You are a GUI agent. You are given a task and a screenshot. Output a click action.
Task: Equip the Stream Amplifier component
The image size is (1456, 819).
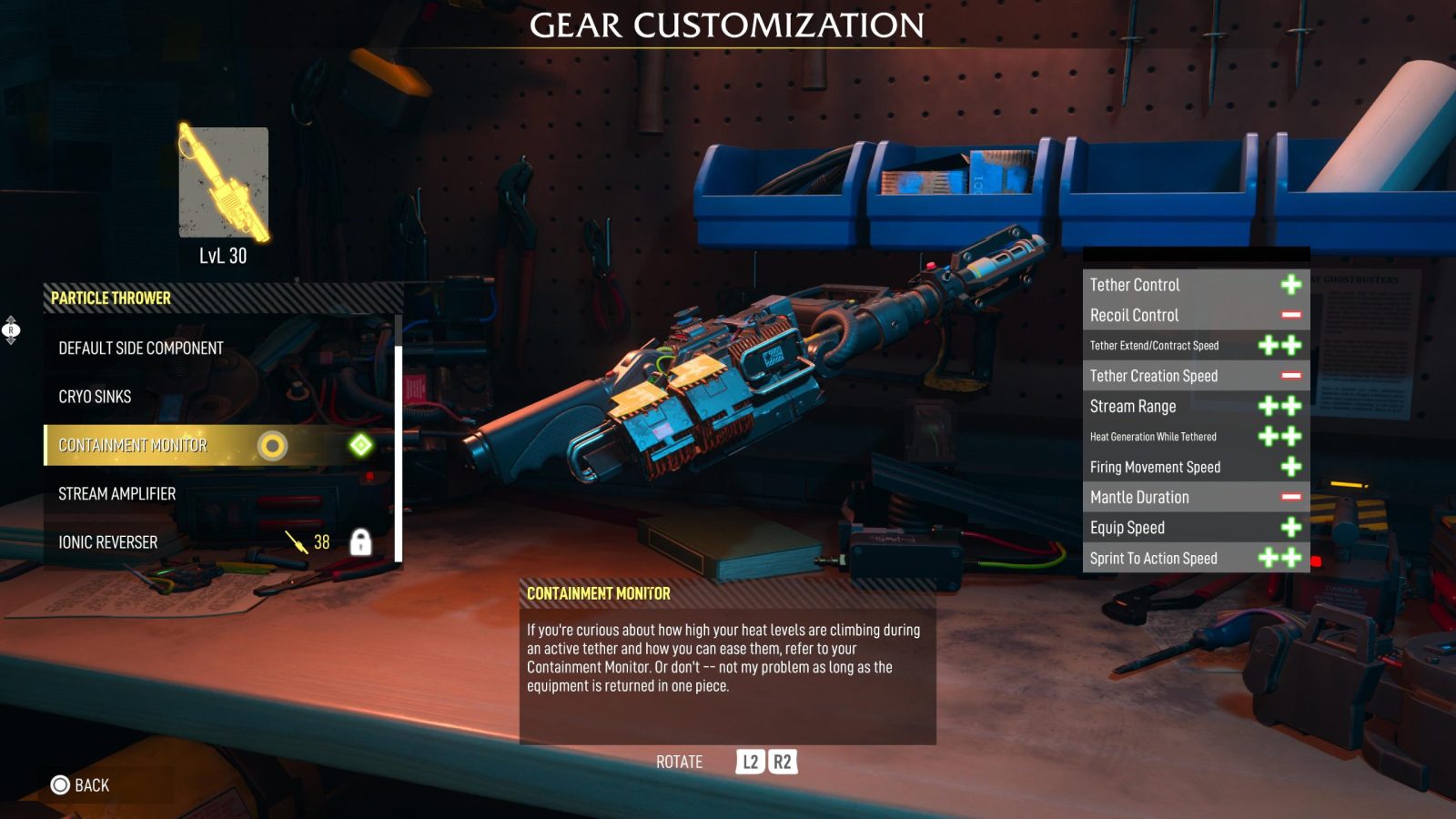click(117, 494)
